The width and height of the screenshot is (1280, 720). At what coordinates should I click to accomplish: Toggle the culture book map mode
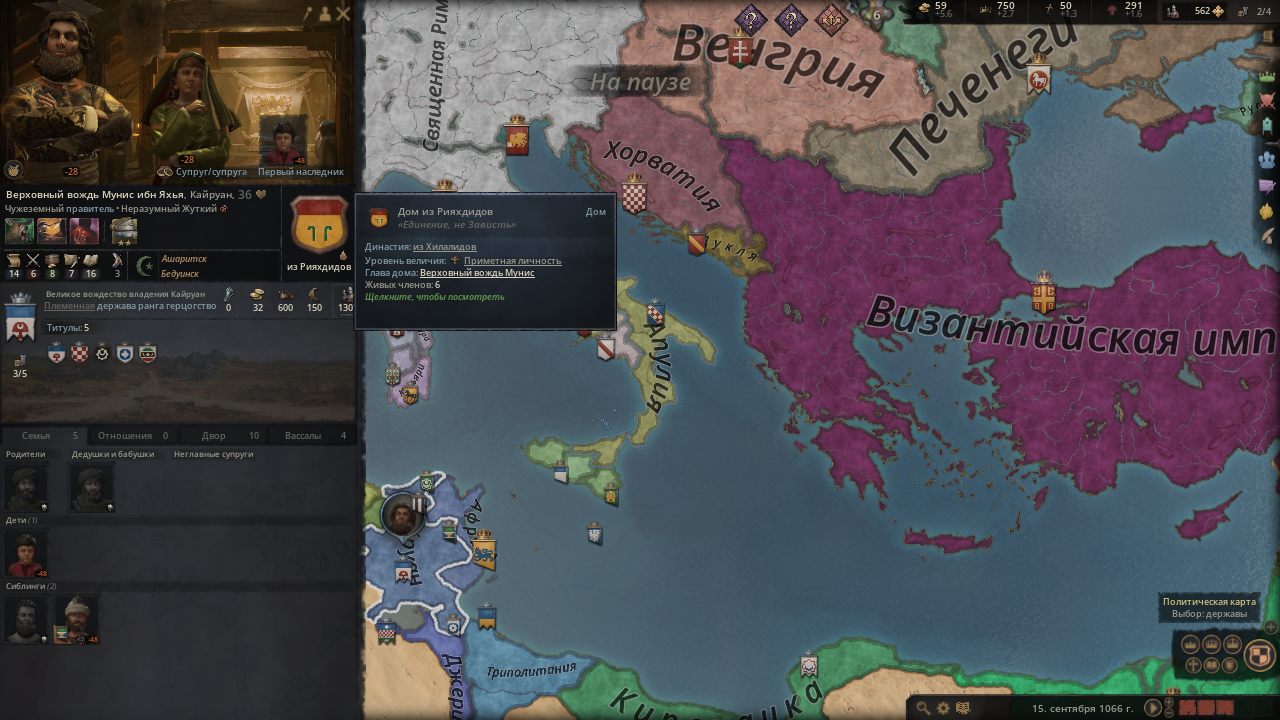pos(1210,665)
